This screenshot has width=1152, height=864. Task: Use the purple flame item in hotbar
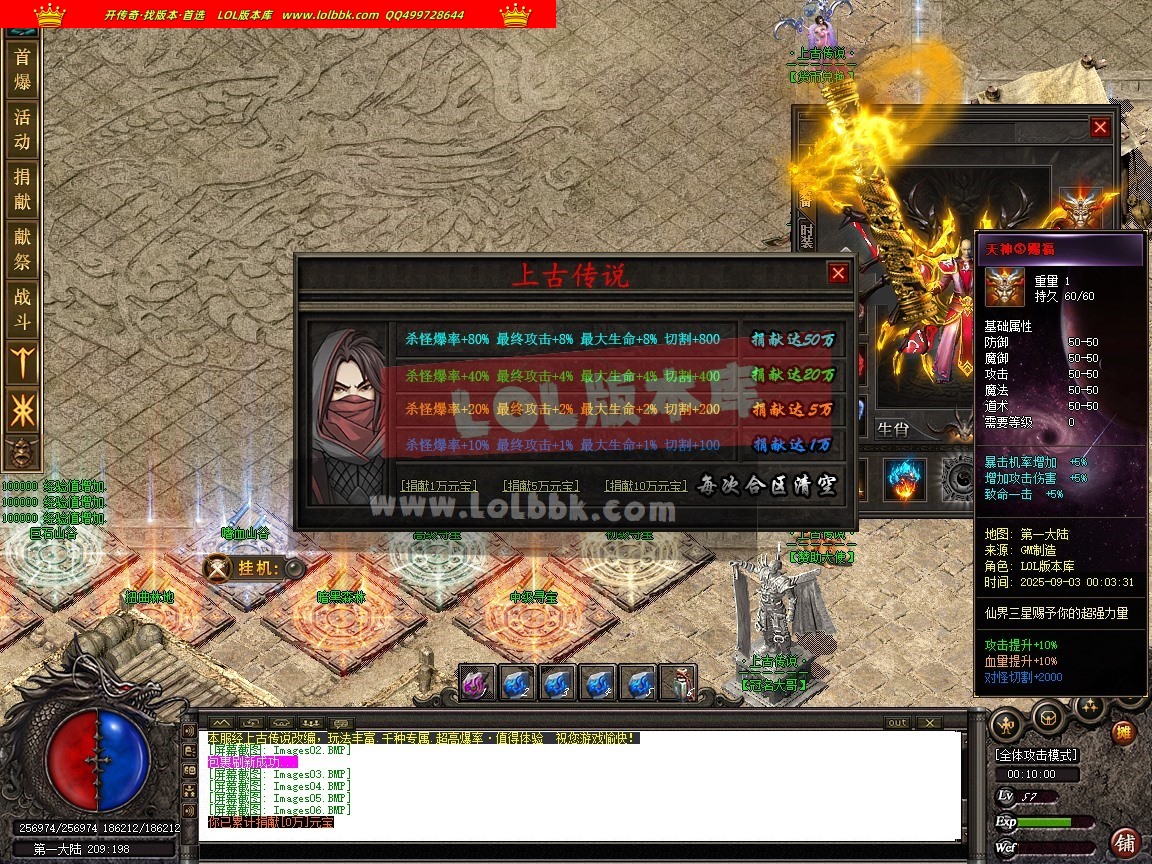click(x=478, y=684)
